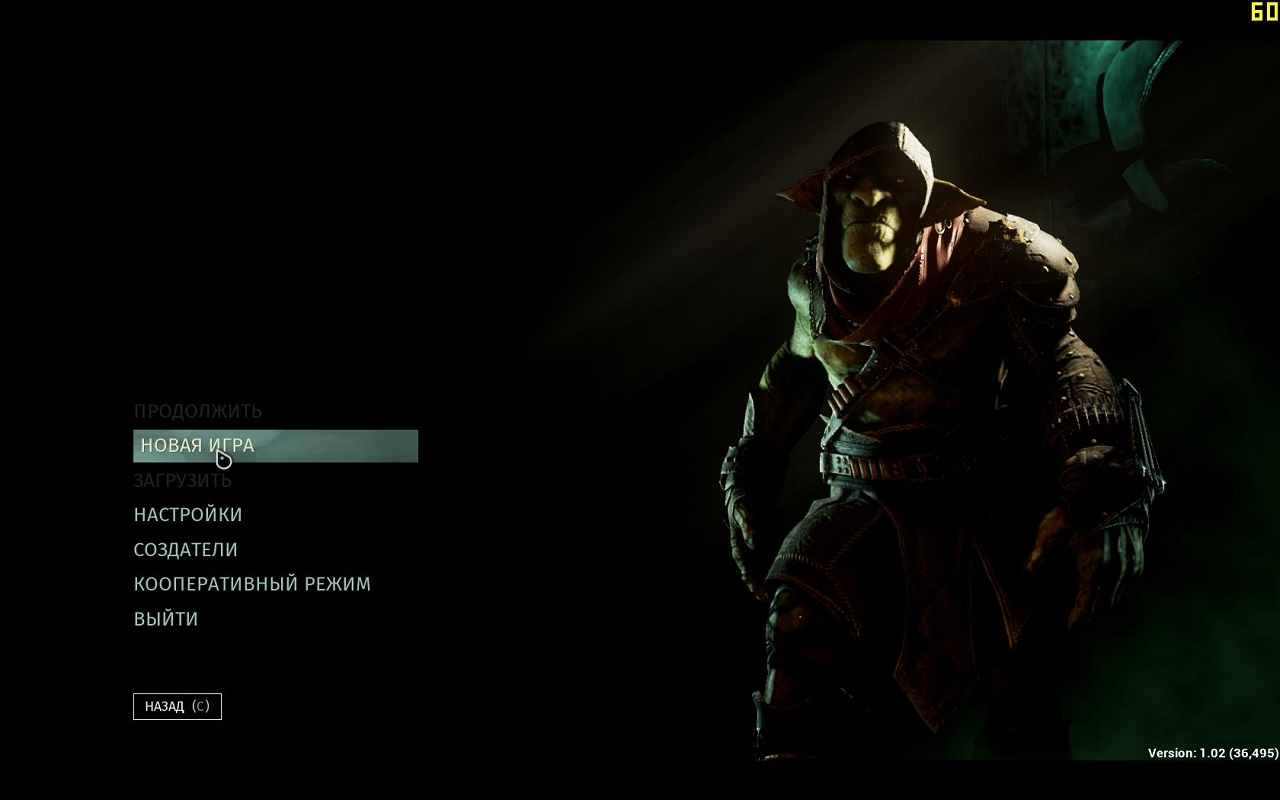This screenshot has height=800, width=1280.
Task: Select the dimmed Продолжить entry
Action: pyautogui.click(x=198, y=411)
